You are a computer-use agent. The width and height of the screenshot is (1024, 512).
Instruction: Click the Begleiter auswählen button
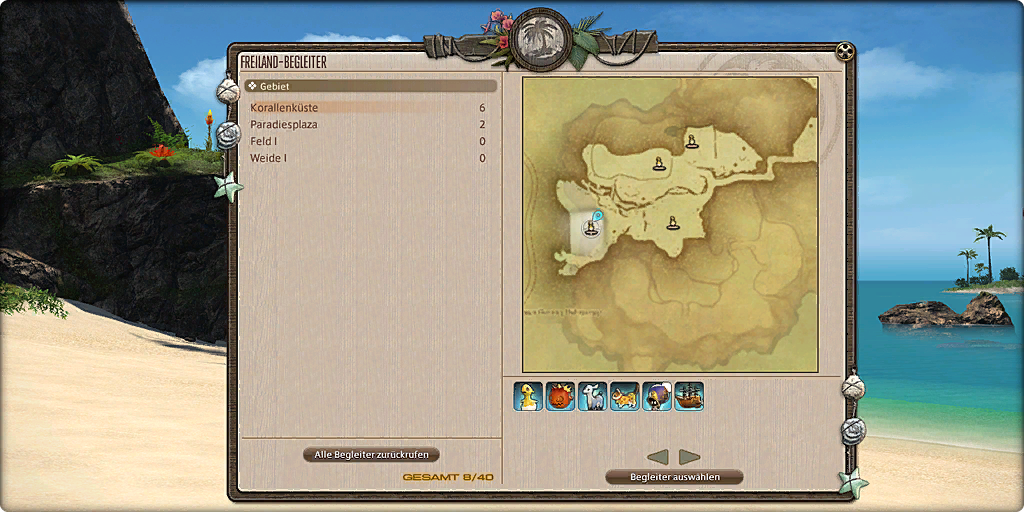tap(674, 477)
